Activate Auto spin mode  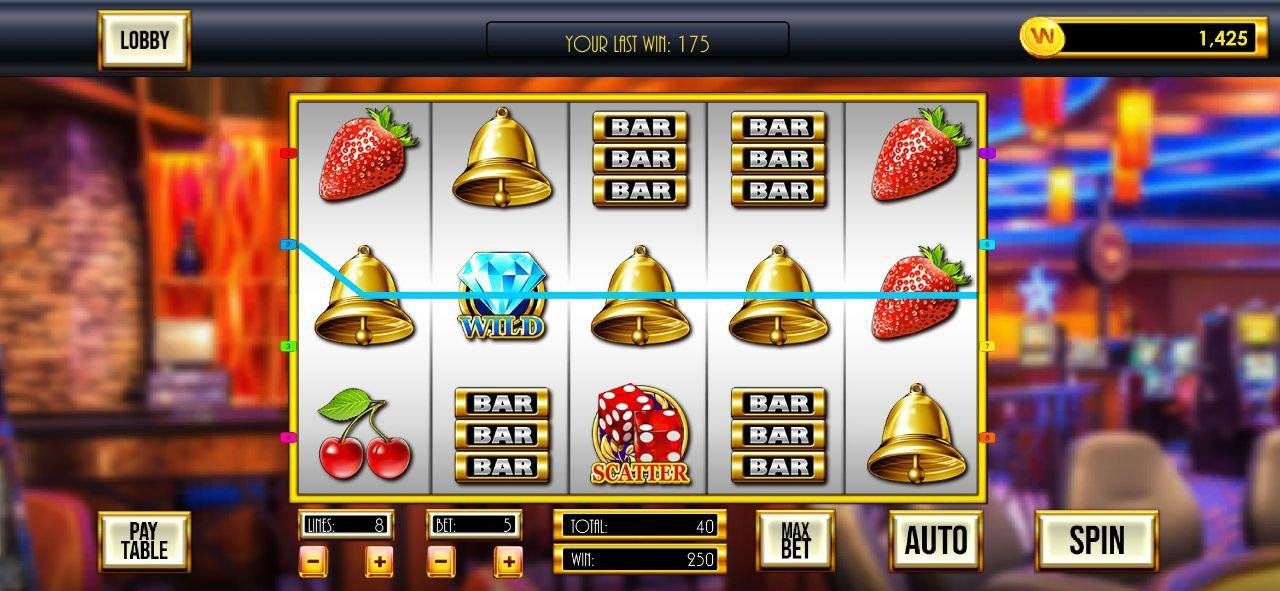(x=935, y=540)
